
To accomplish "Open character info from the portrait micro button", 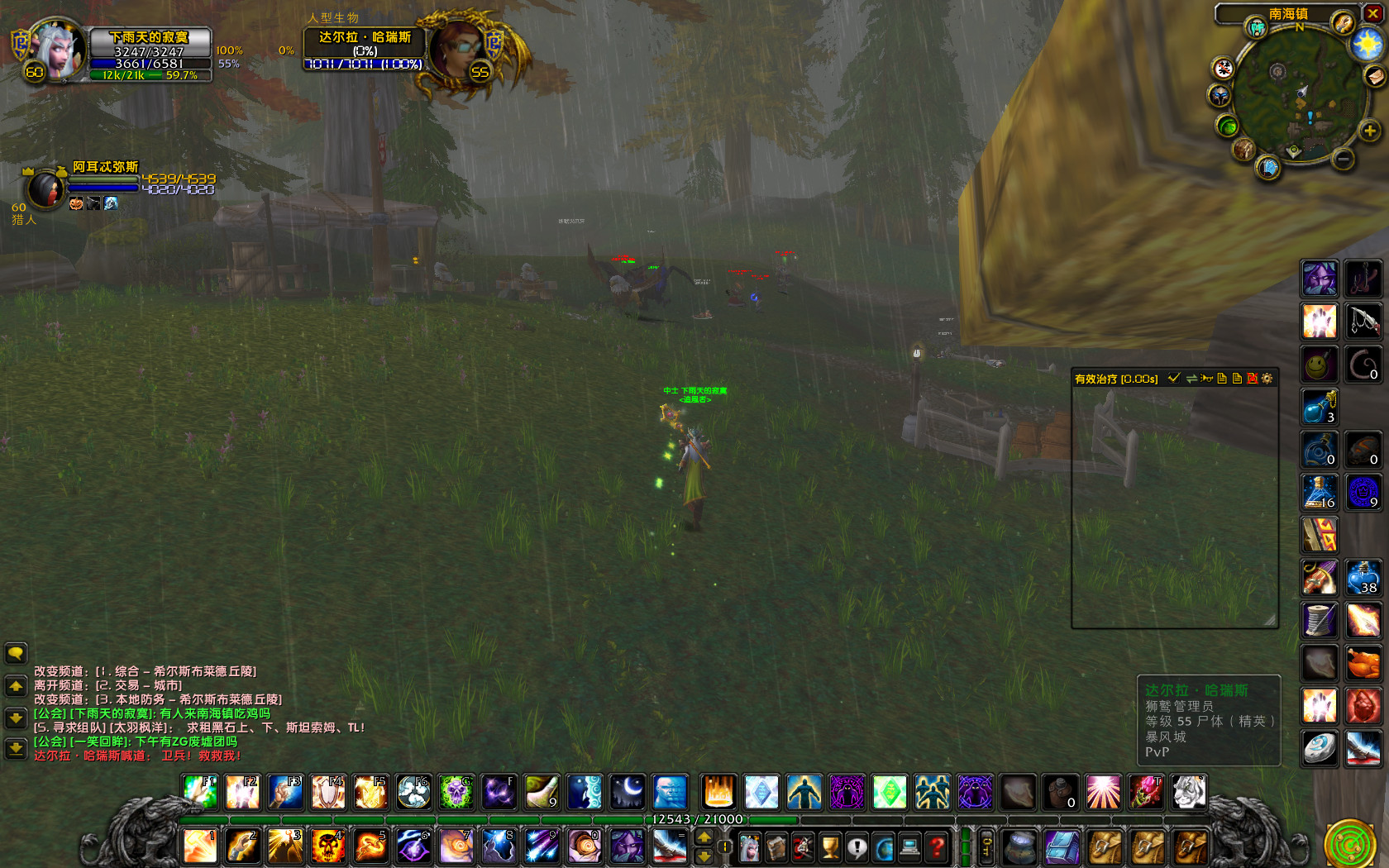I will click(748, 846).
